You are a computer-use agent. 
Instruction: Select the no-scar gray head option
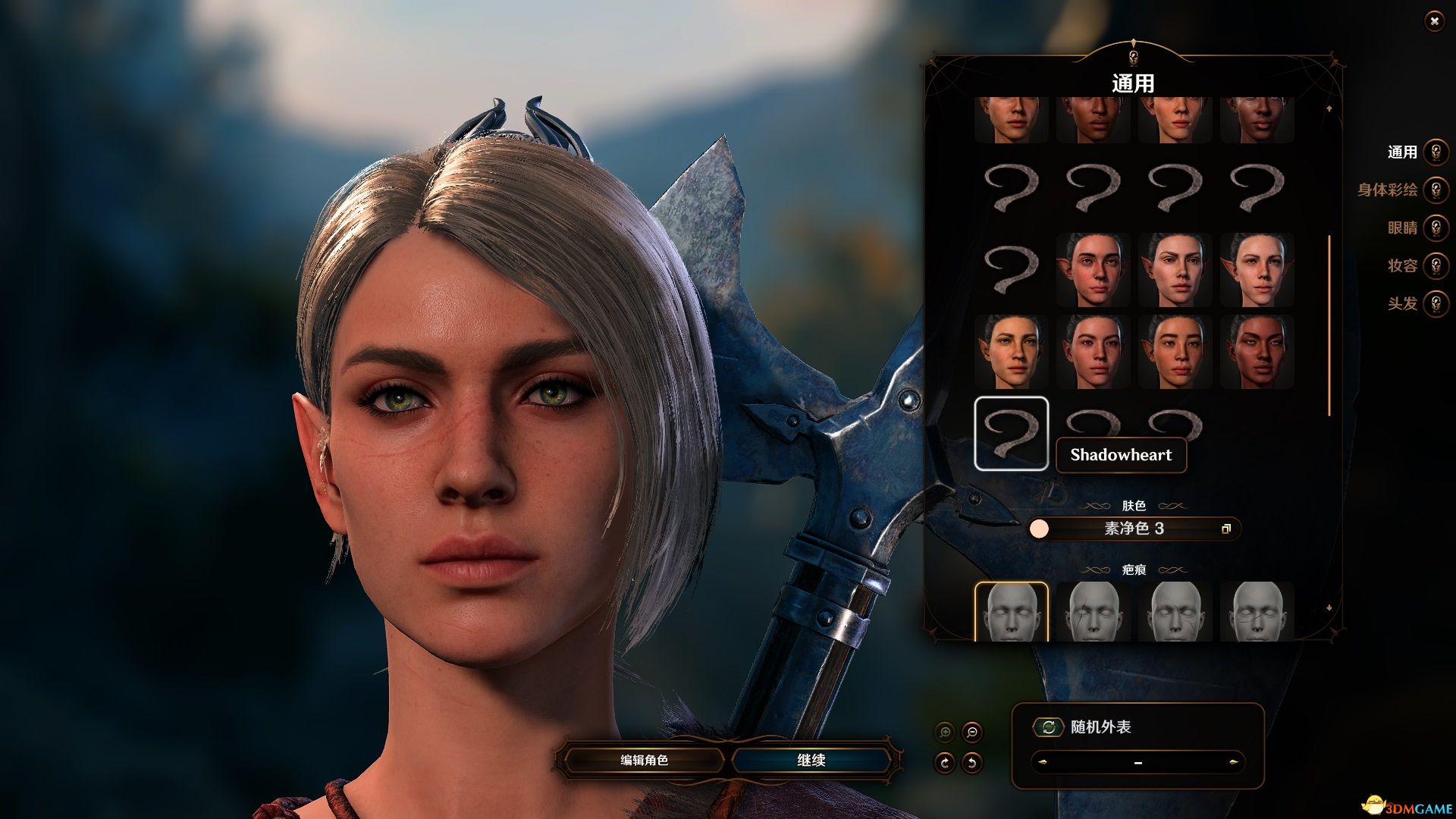[1011, 612]
